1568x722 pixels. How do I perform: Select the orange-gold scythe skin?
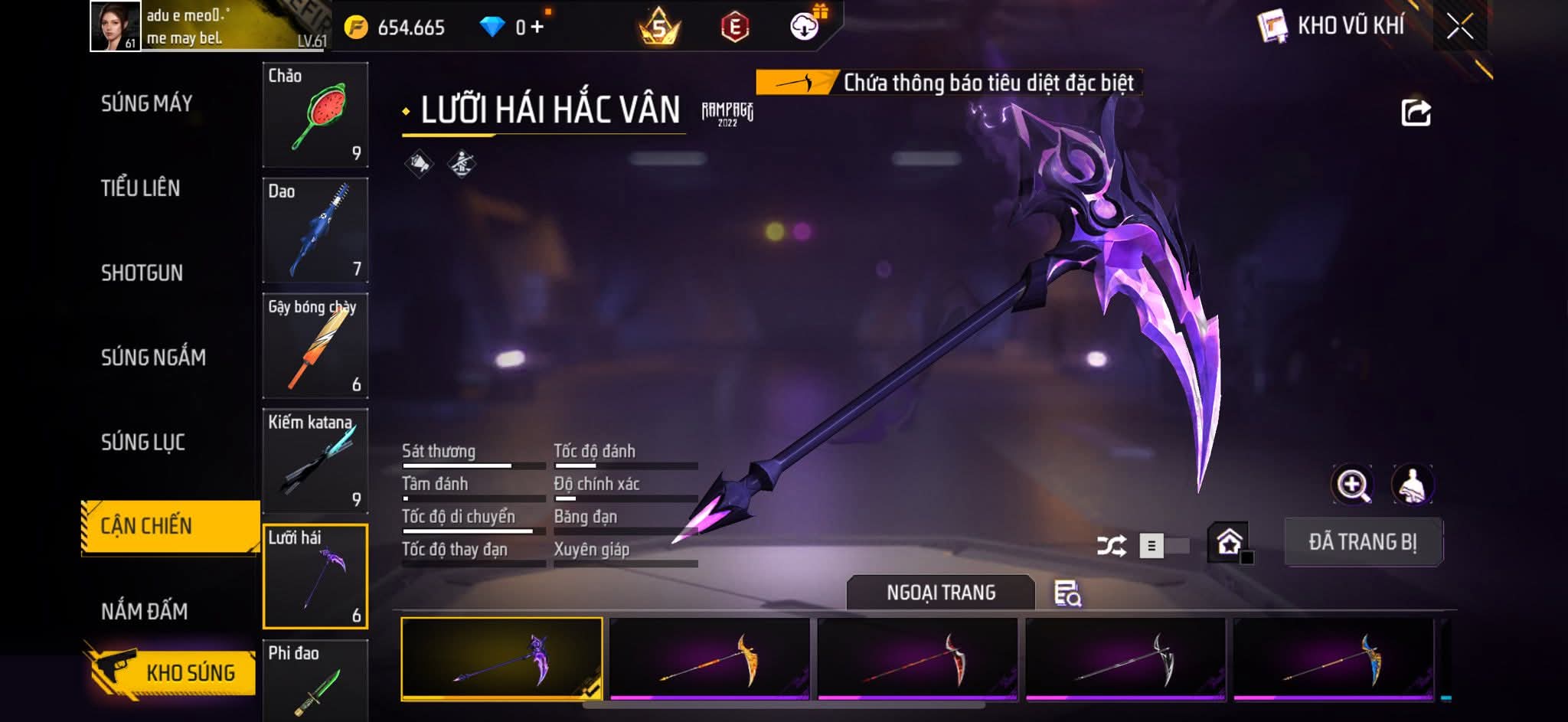[x=710, y=658]
